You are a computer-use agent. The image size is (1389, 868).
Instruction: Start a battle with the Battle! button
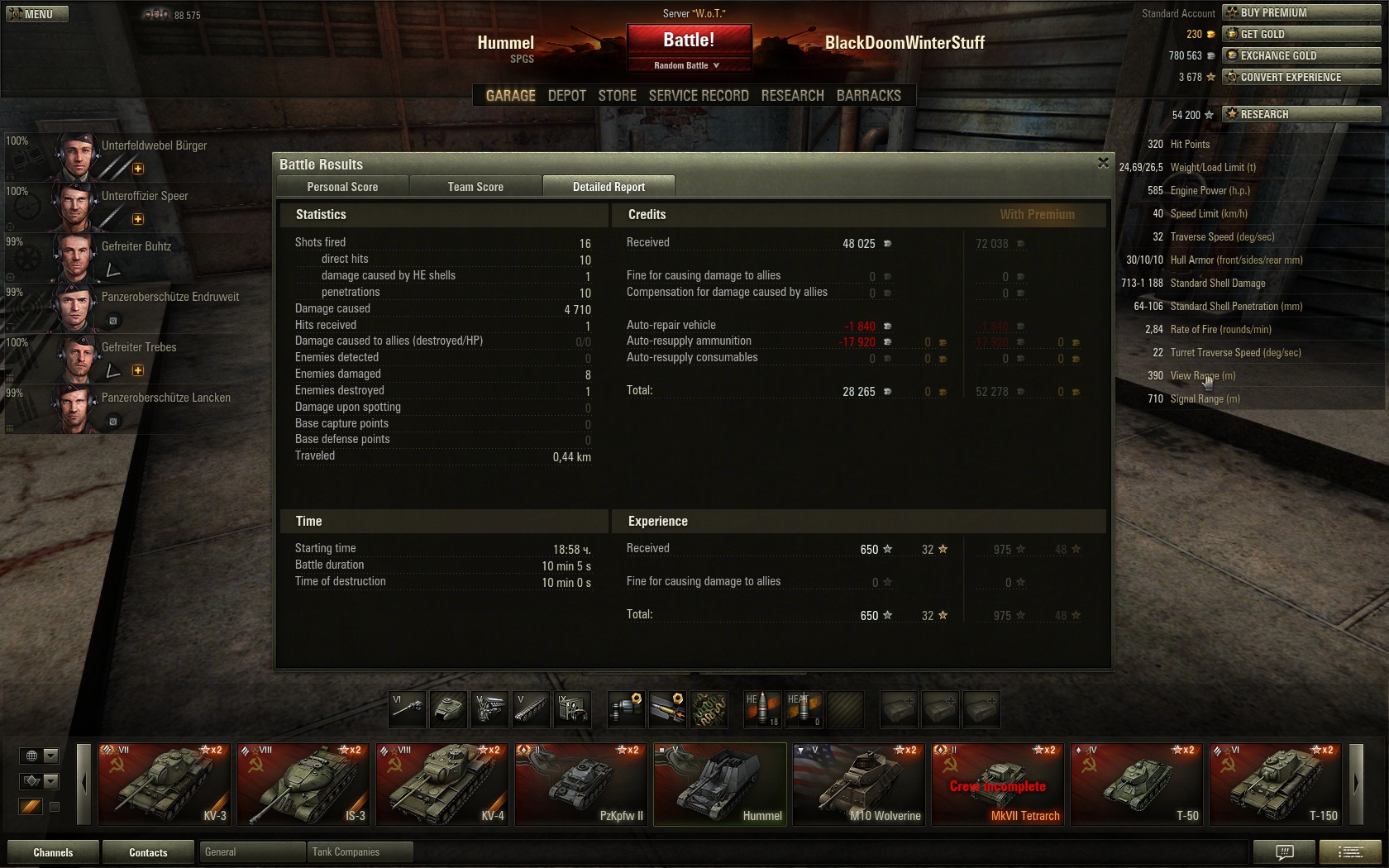689,40
